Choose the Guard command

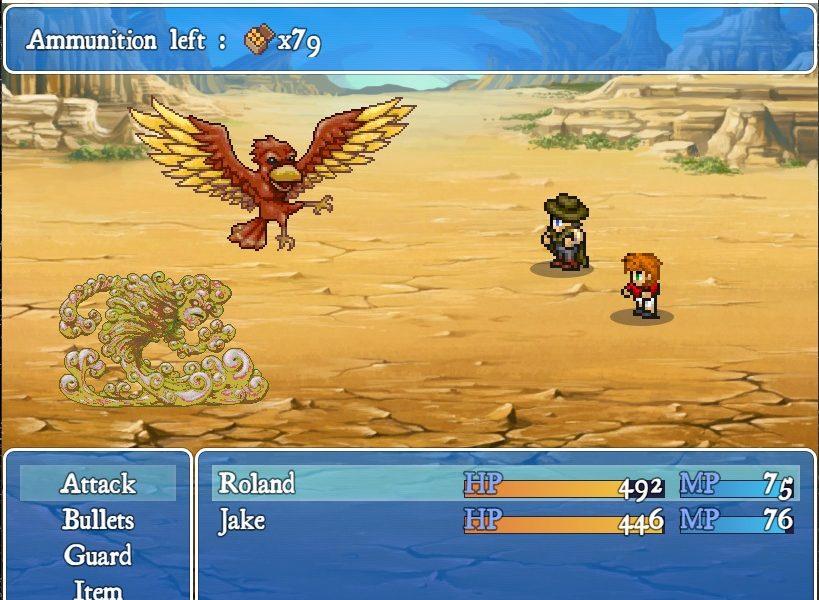point(98,555)
